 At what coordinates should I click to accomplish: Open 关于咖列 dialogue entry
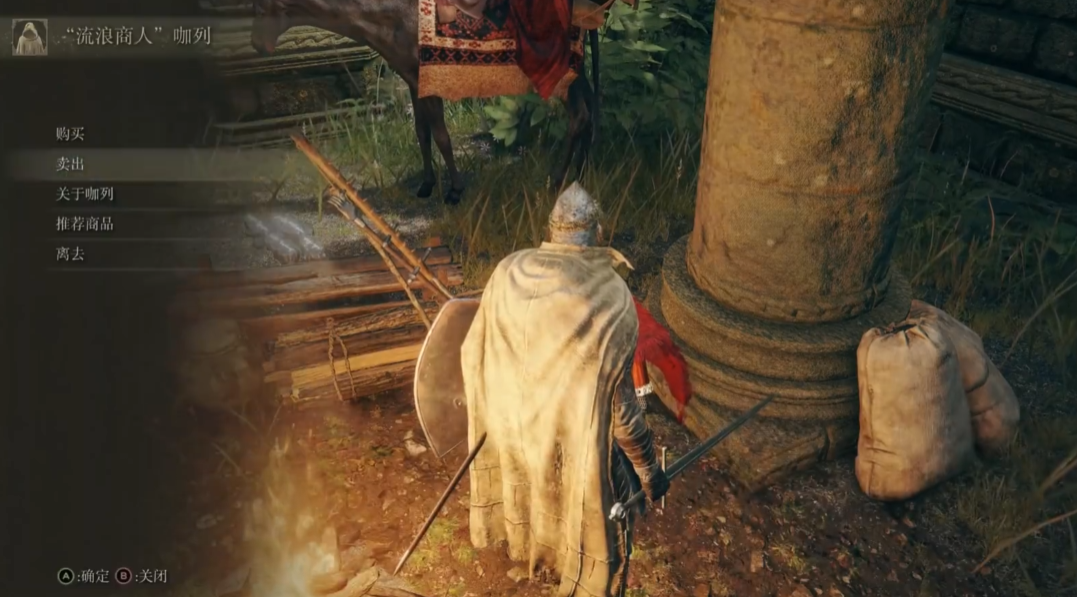click(85, 194)
